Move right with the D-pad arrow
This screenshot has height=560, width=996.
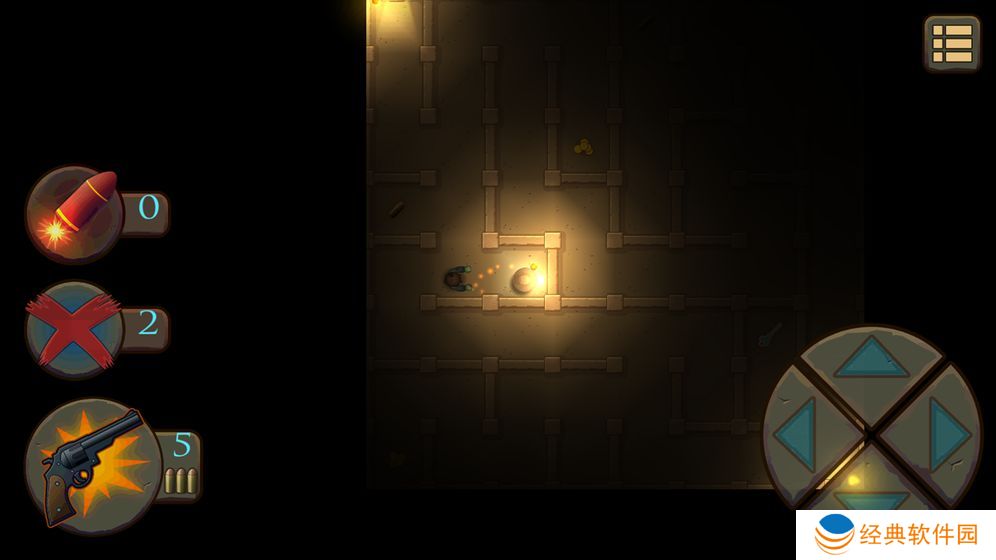point(946,432)
